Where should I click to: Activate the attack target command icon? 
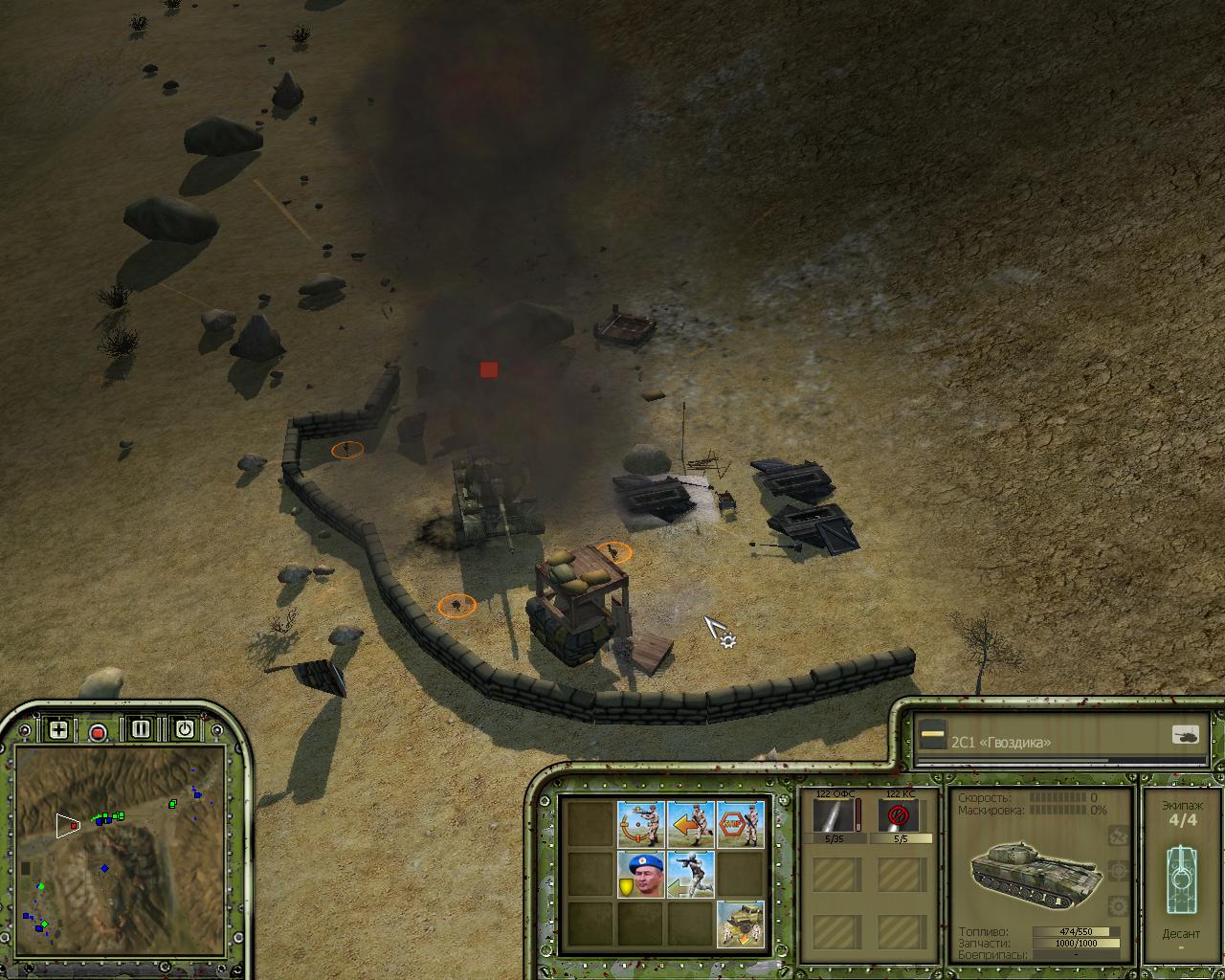[641, 824]
